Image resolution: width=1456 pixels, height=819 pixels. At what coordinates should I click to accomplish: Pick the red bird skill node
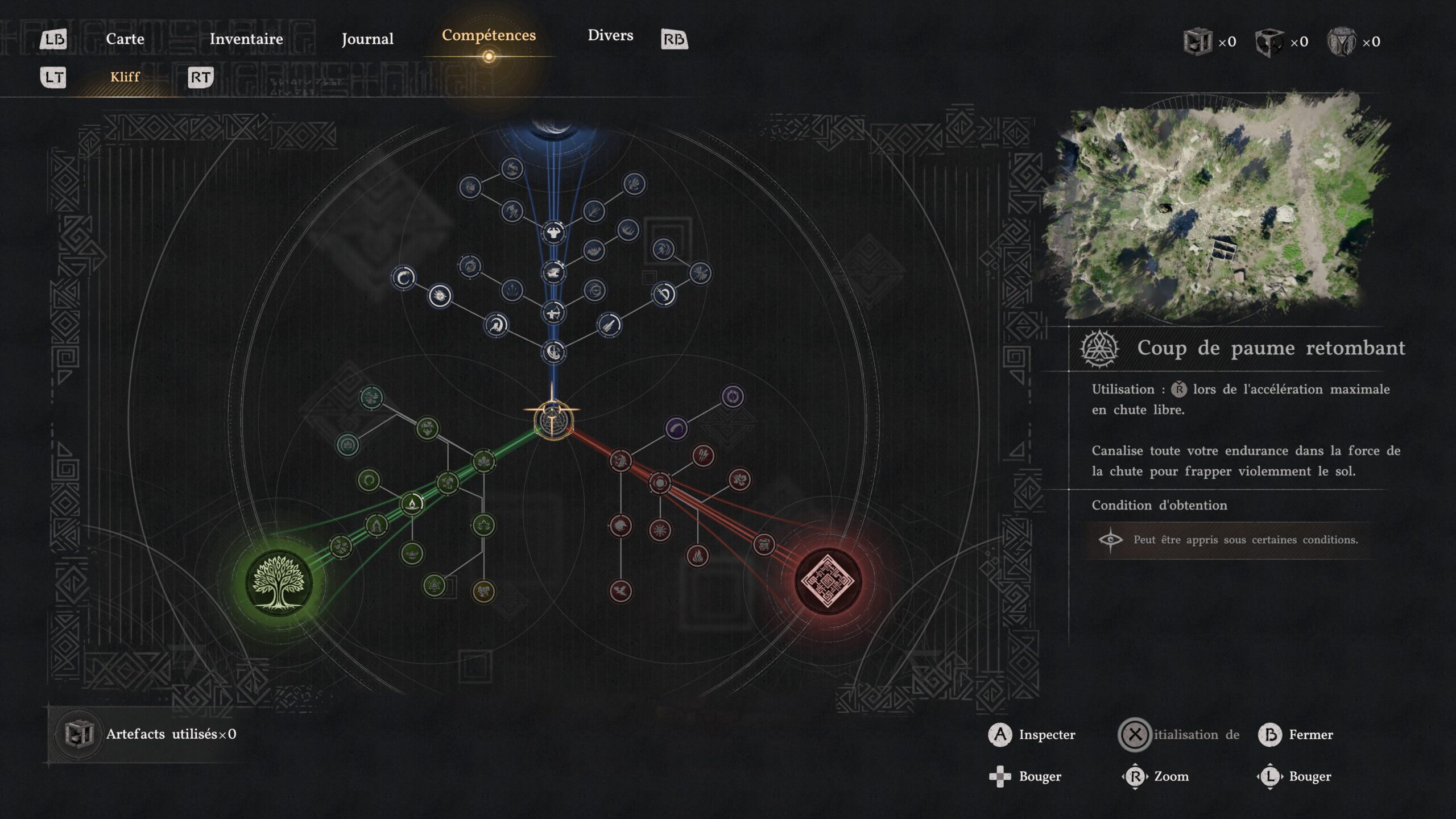point(621,591)
